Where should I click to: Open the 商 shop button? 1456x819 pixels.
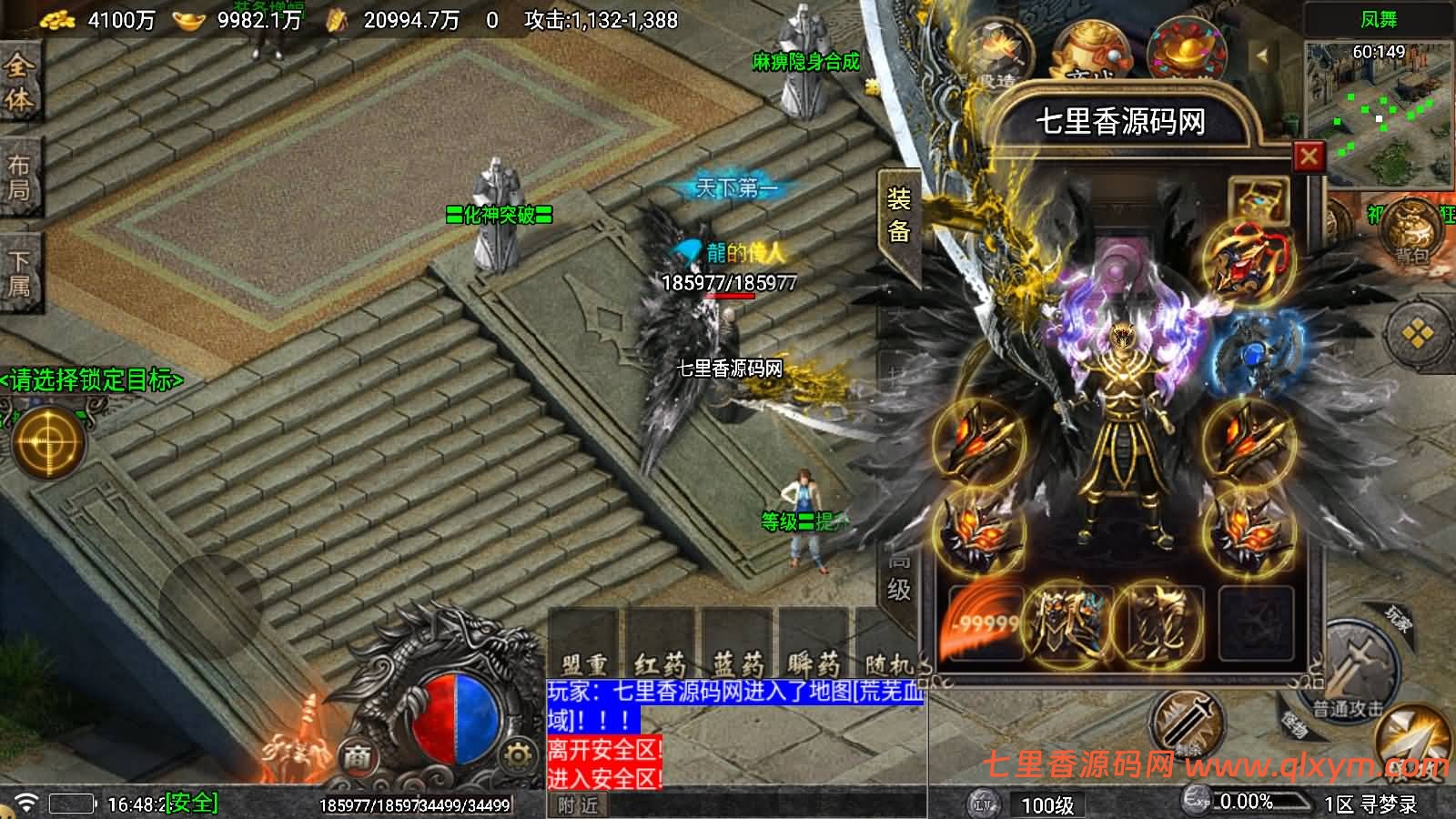(358, 757)
